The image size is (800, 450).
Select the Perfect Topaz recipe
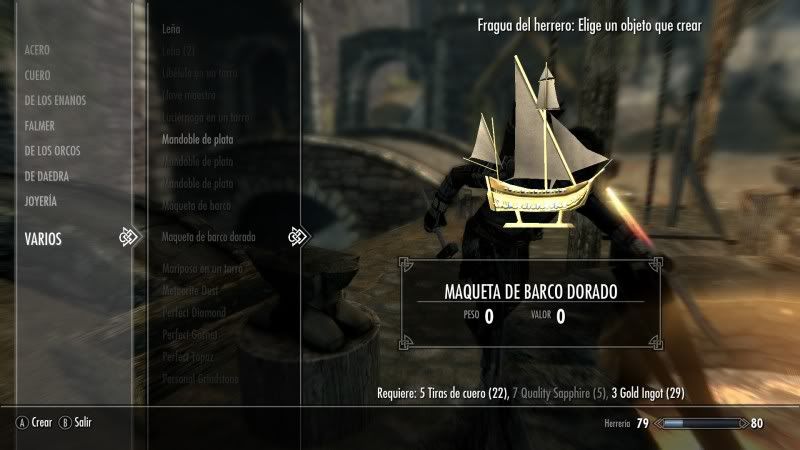[188, 356]
